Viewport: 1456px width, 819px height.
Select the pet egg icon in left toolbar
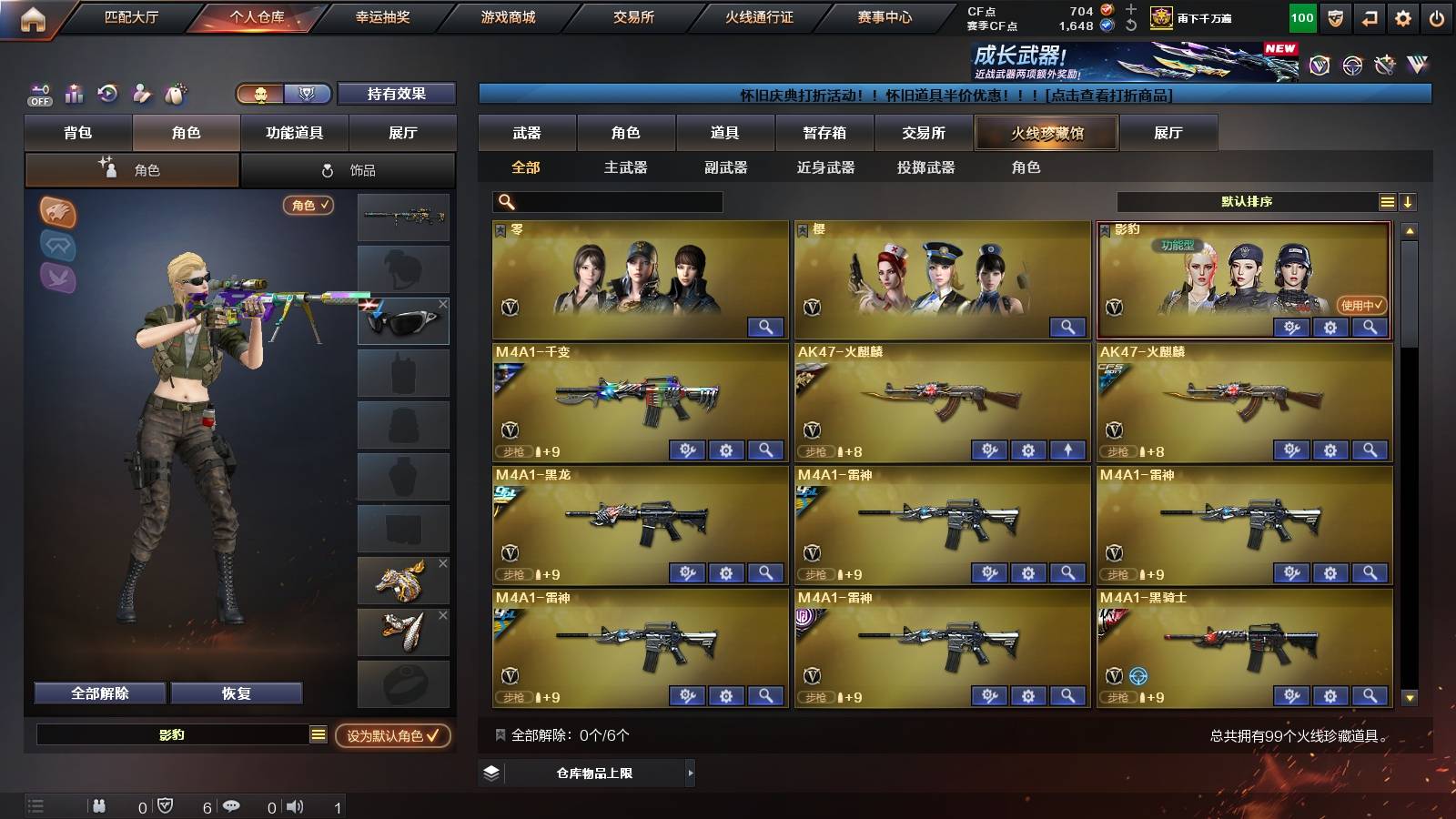[x=175, y=93]
